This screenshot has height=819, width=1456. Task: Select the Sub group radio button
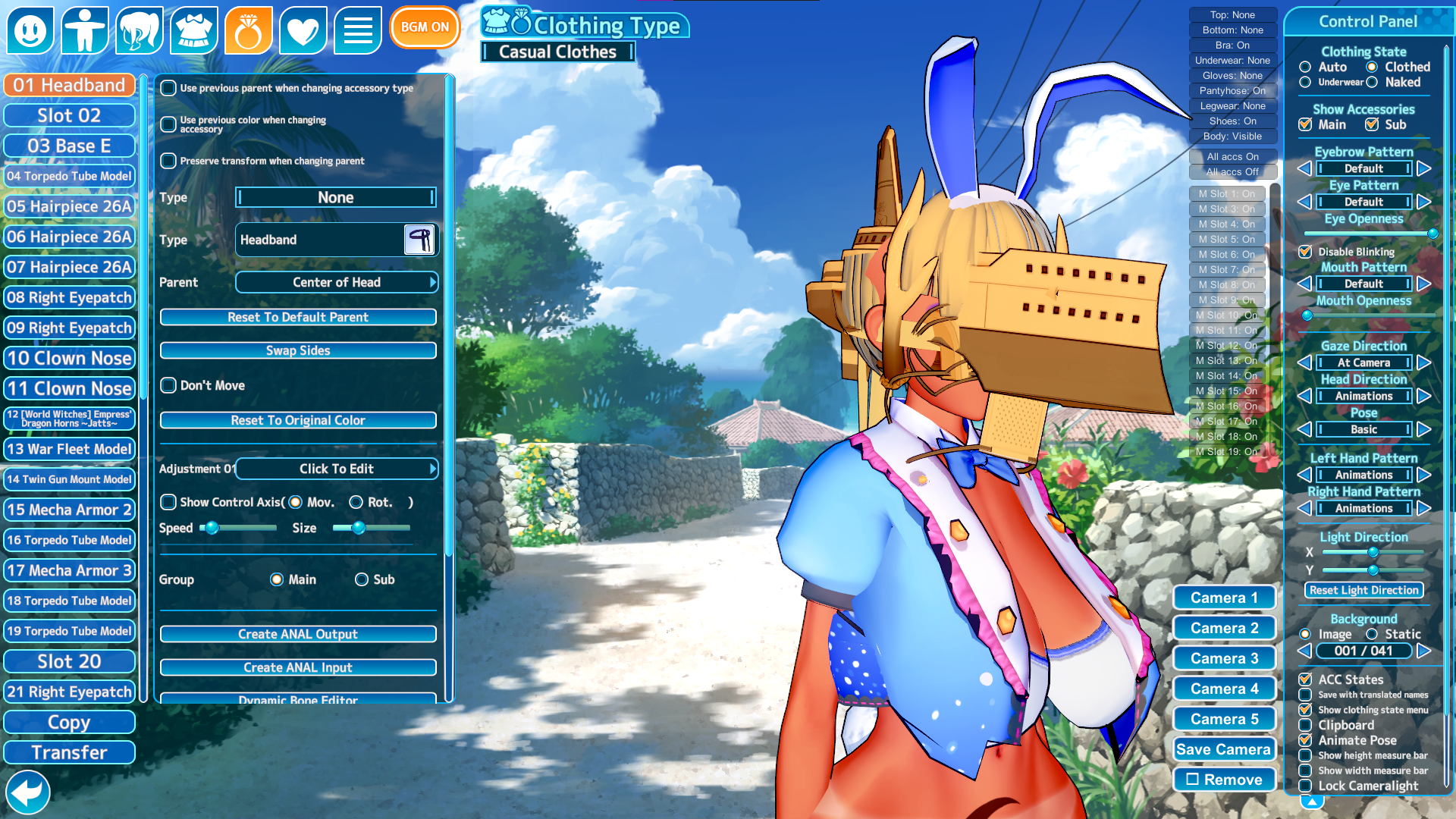tap(362, 579)
